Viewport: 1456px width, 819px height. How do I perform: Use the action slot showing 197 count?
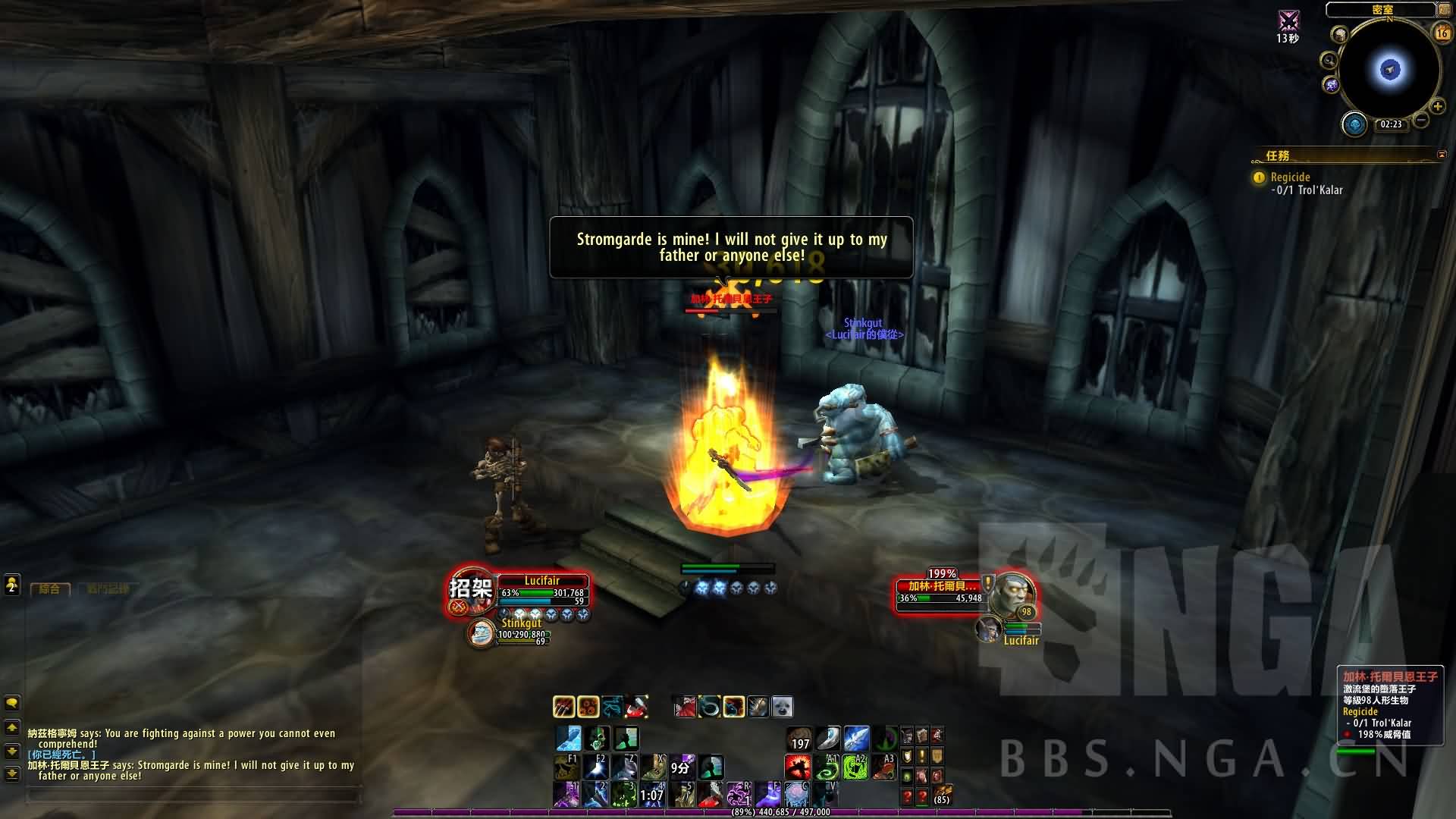[798, 739]
